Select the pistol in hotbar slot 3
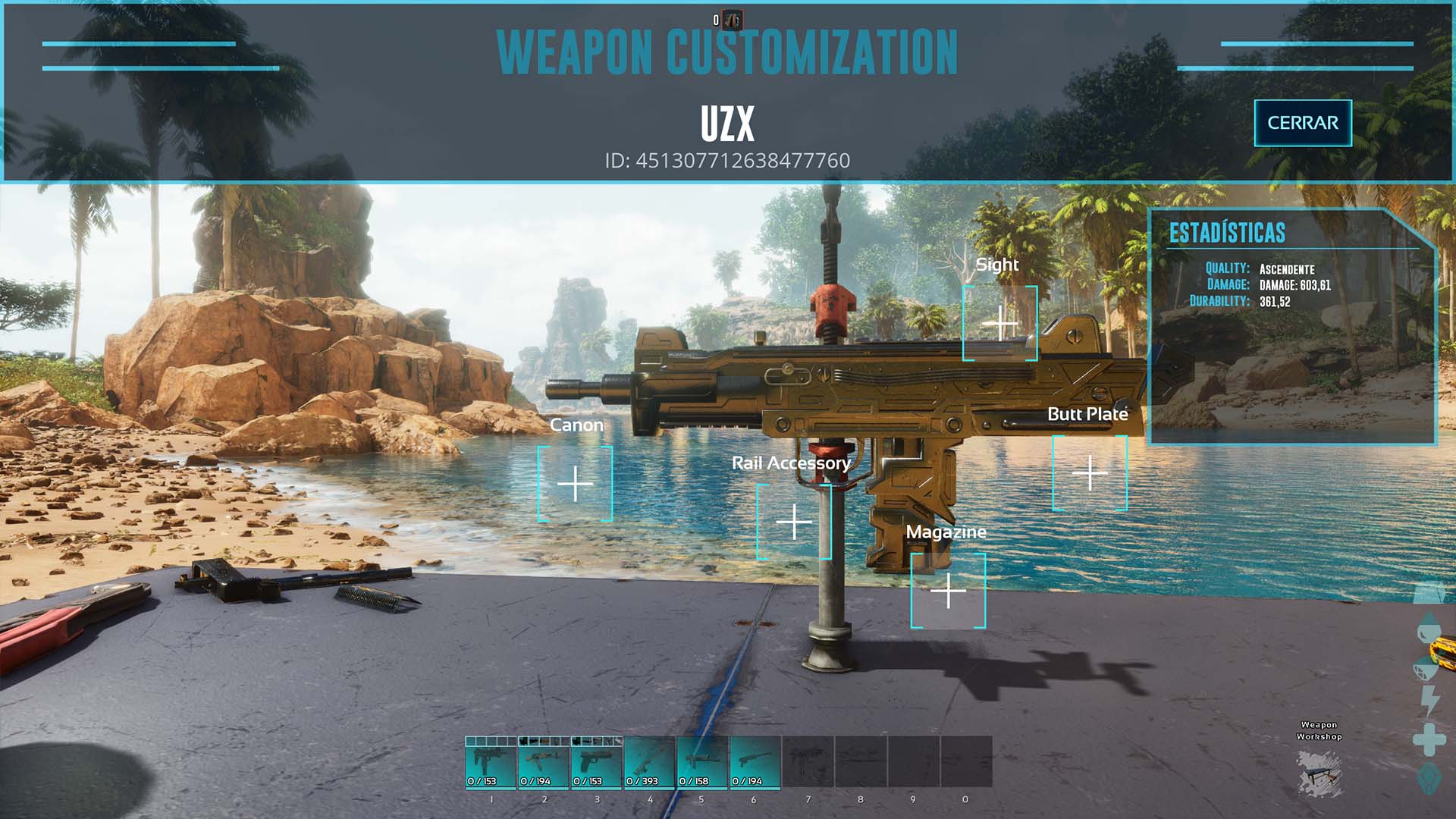Image resolution: width=1456 pixels, height=819 pixels. point(597,763)
